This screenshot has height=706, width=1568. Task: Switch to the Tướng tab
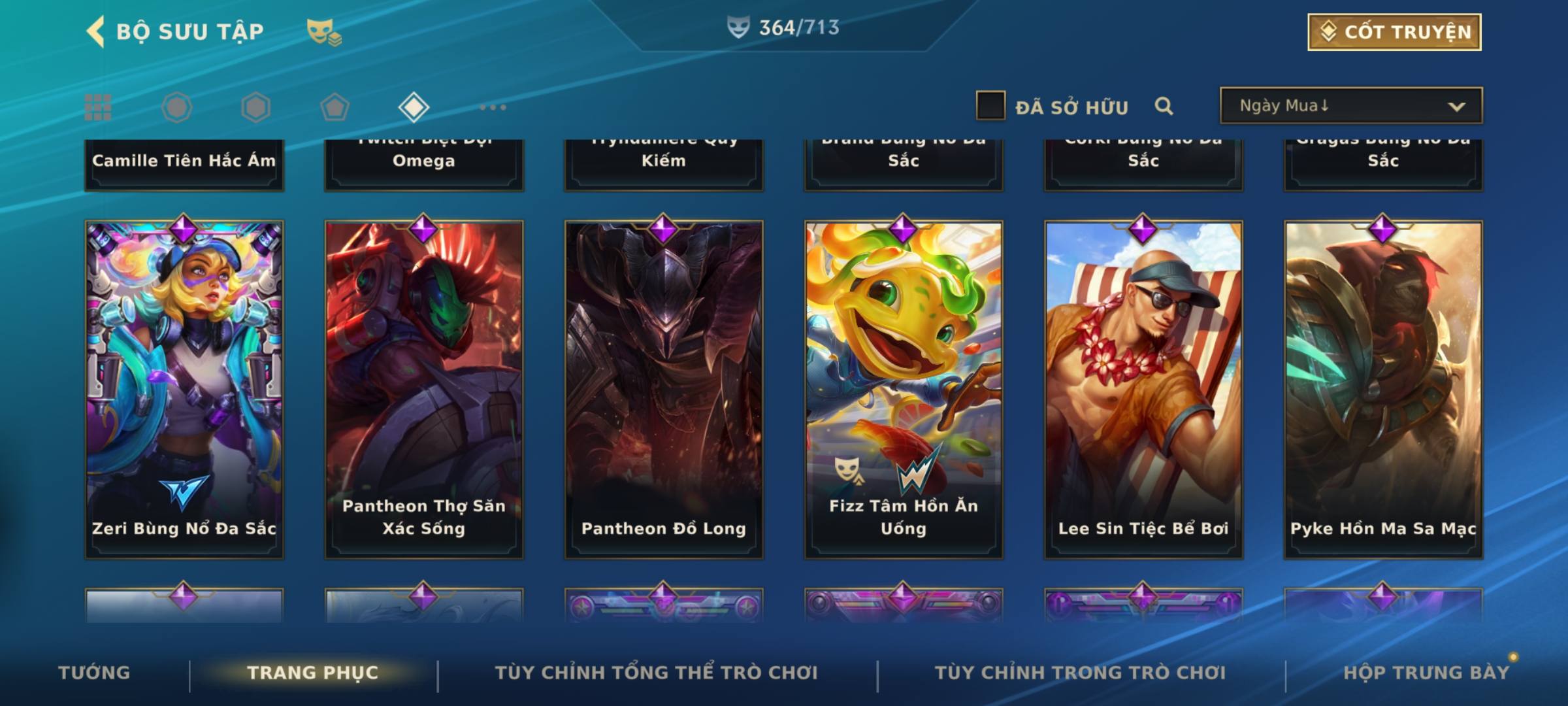tap(94, 673)
